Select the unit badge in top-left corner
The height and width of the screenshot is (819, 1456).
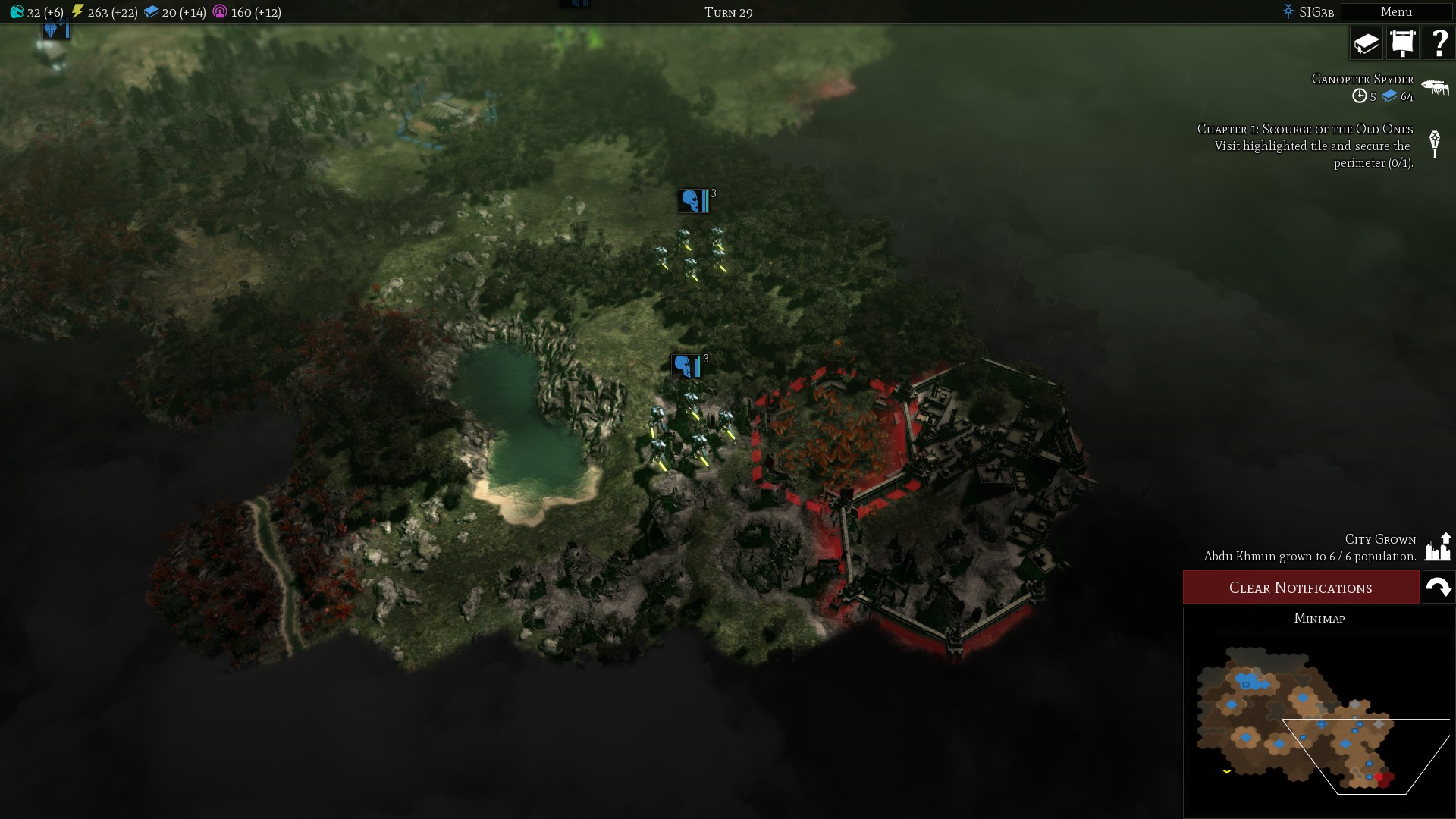55,30
